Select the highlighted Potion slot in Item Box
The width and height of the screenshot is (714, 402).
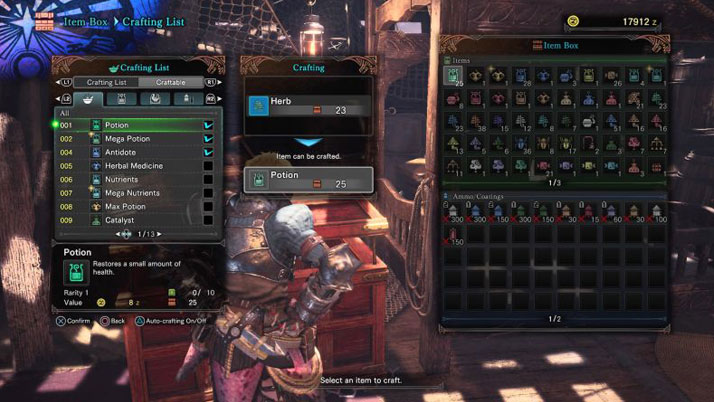coord(452,77)
